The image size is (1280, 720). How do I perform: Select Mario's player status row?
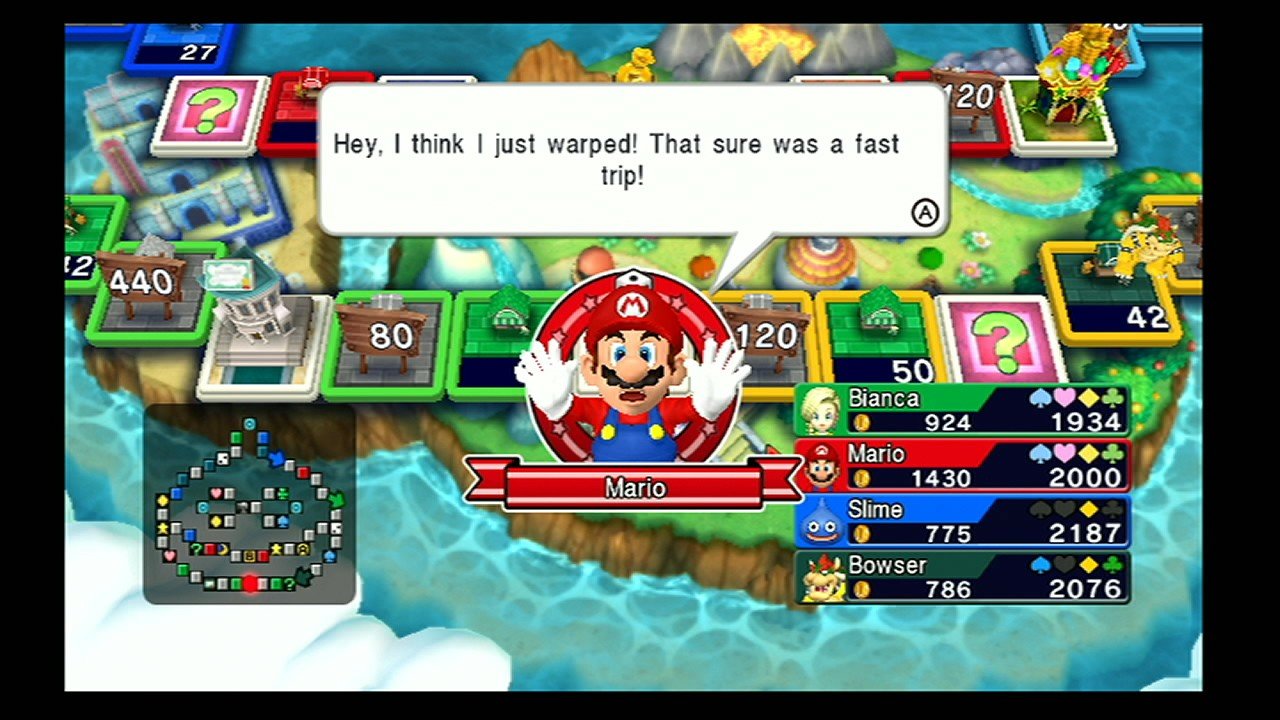click(x=963, y=466)
